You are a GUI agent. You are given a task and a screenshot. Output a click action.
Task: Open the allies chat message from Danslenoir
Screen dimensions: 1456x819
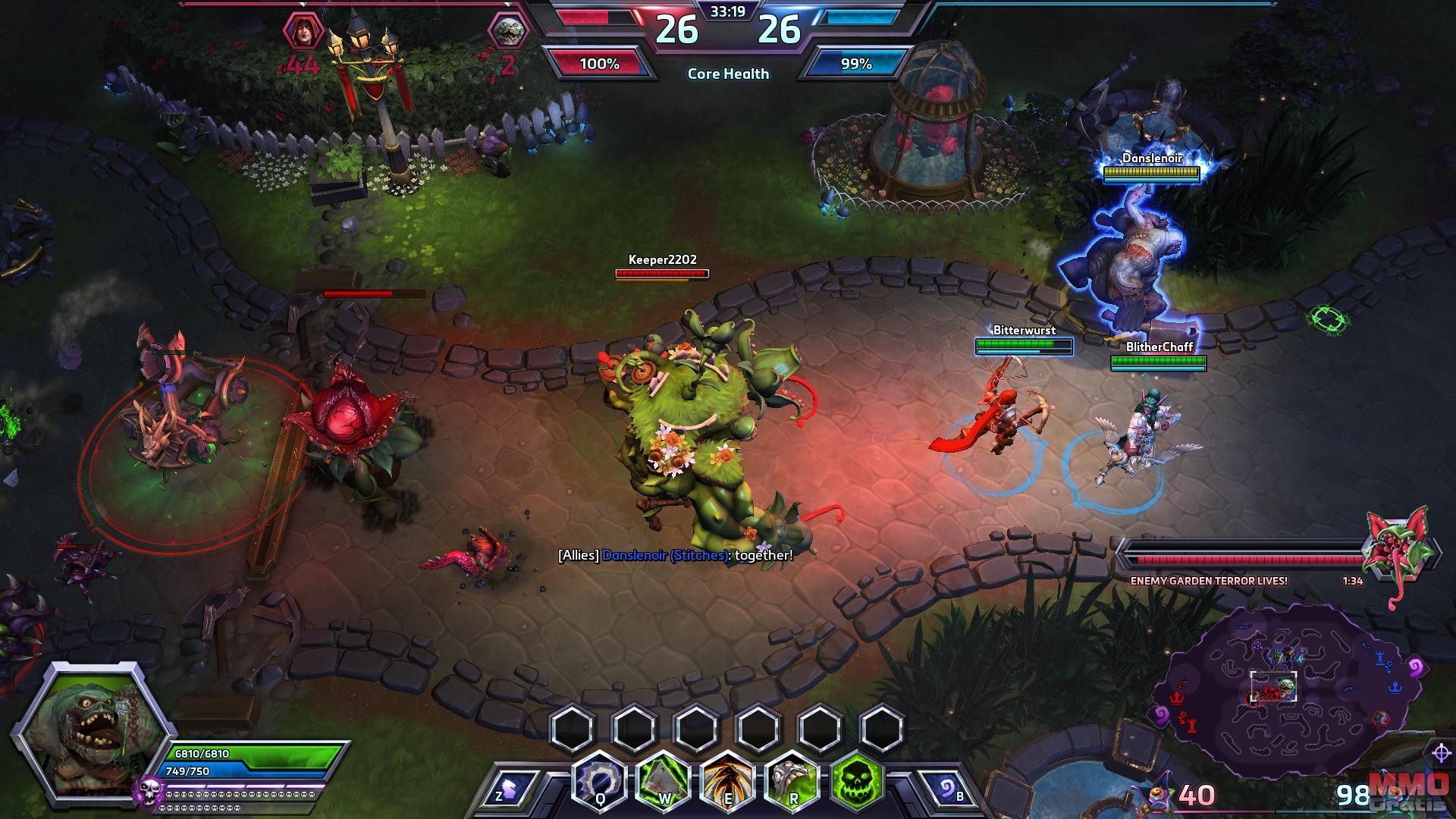675,555
